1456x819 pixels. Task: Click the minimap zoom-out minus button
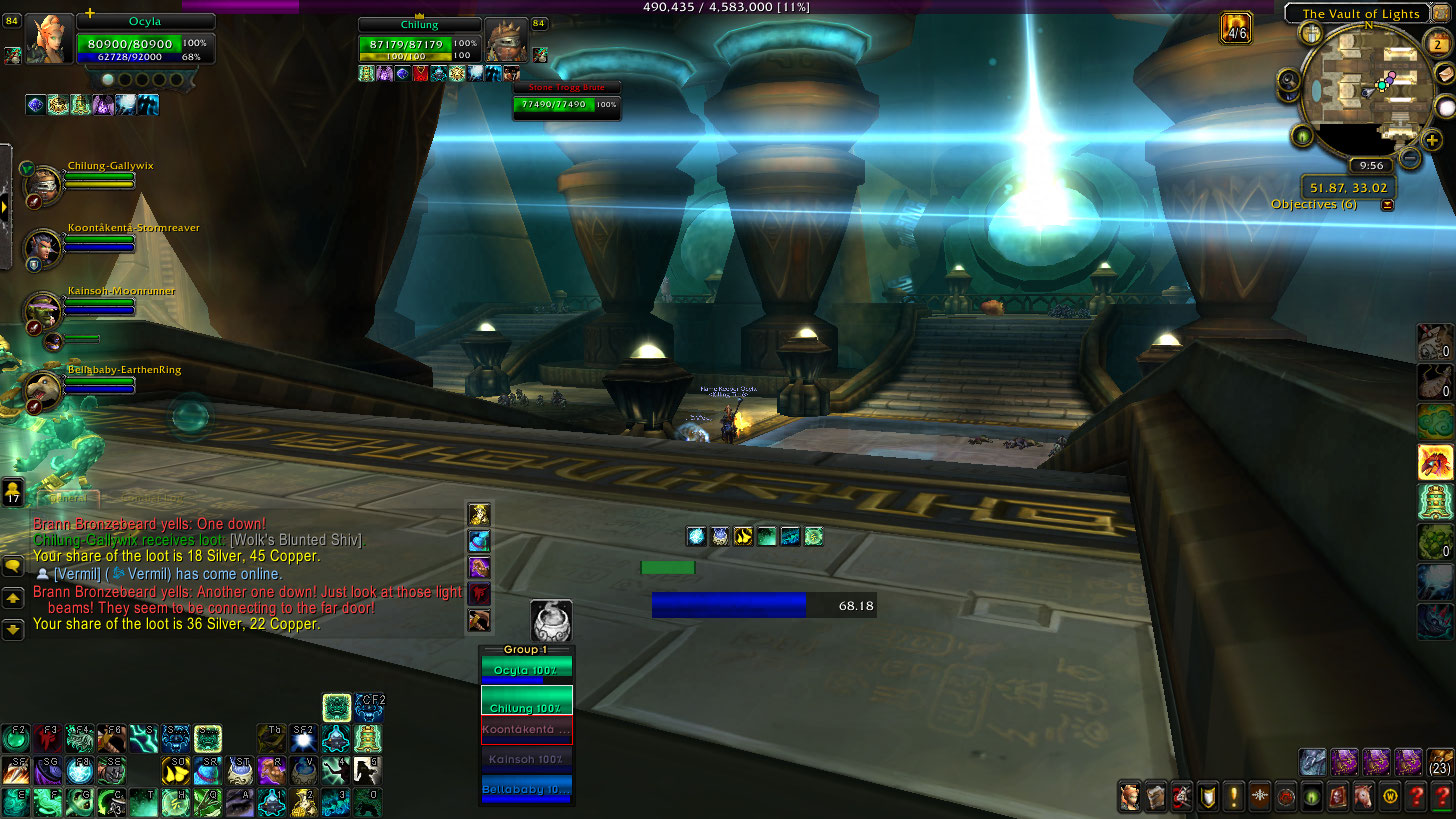(1410, 157)
